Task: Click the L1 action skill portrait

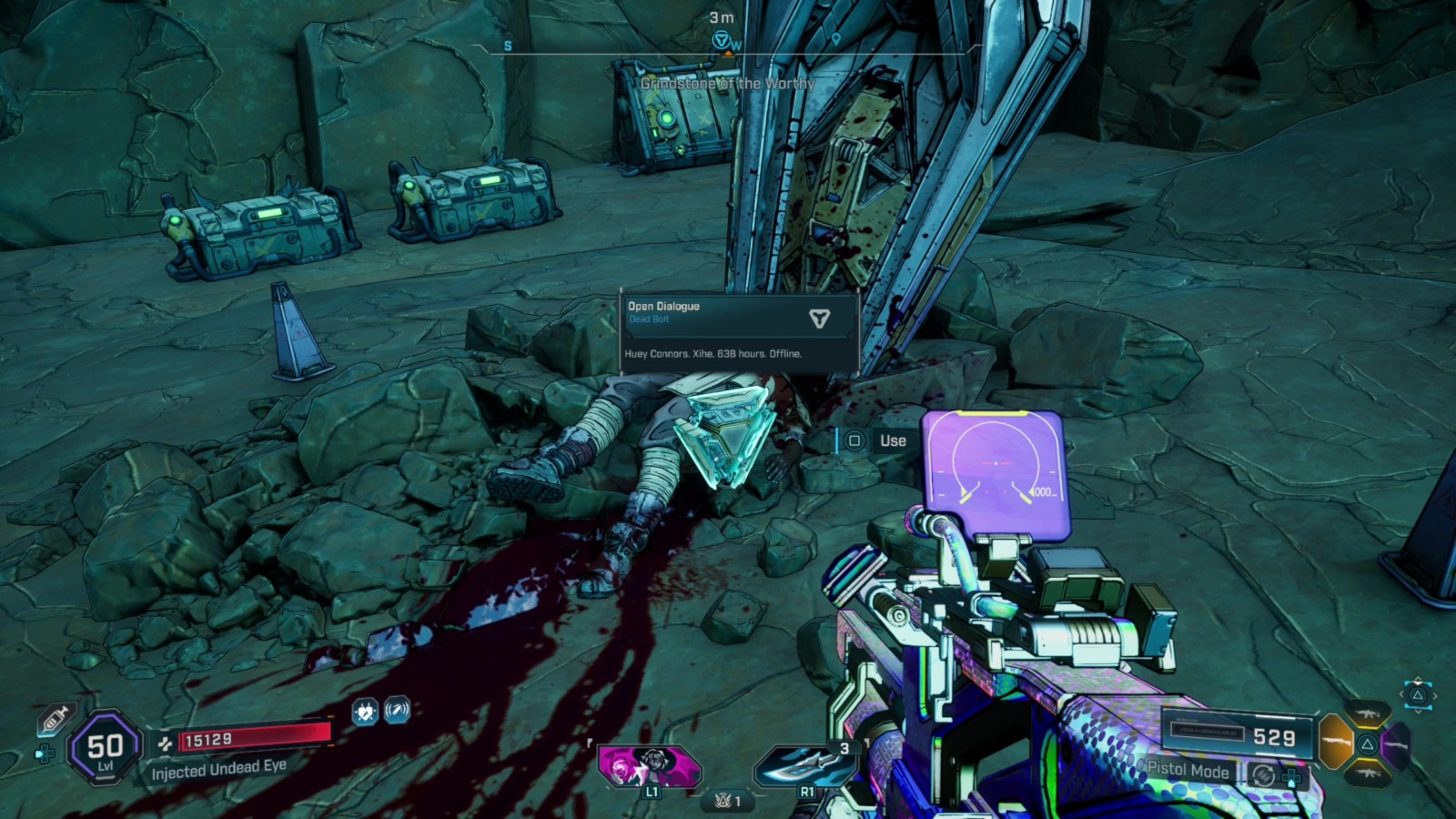Action: (648, 764)
